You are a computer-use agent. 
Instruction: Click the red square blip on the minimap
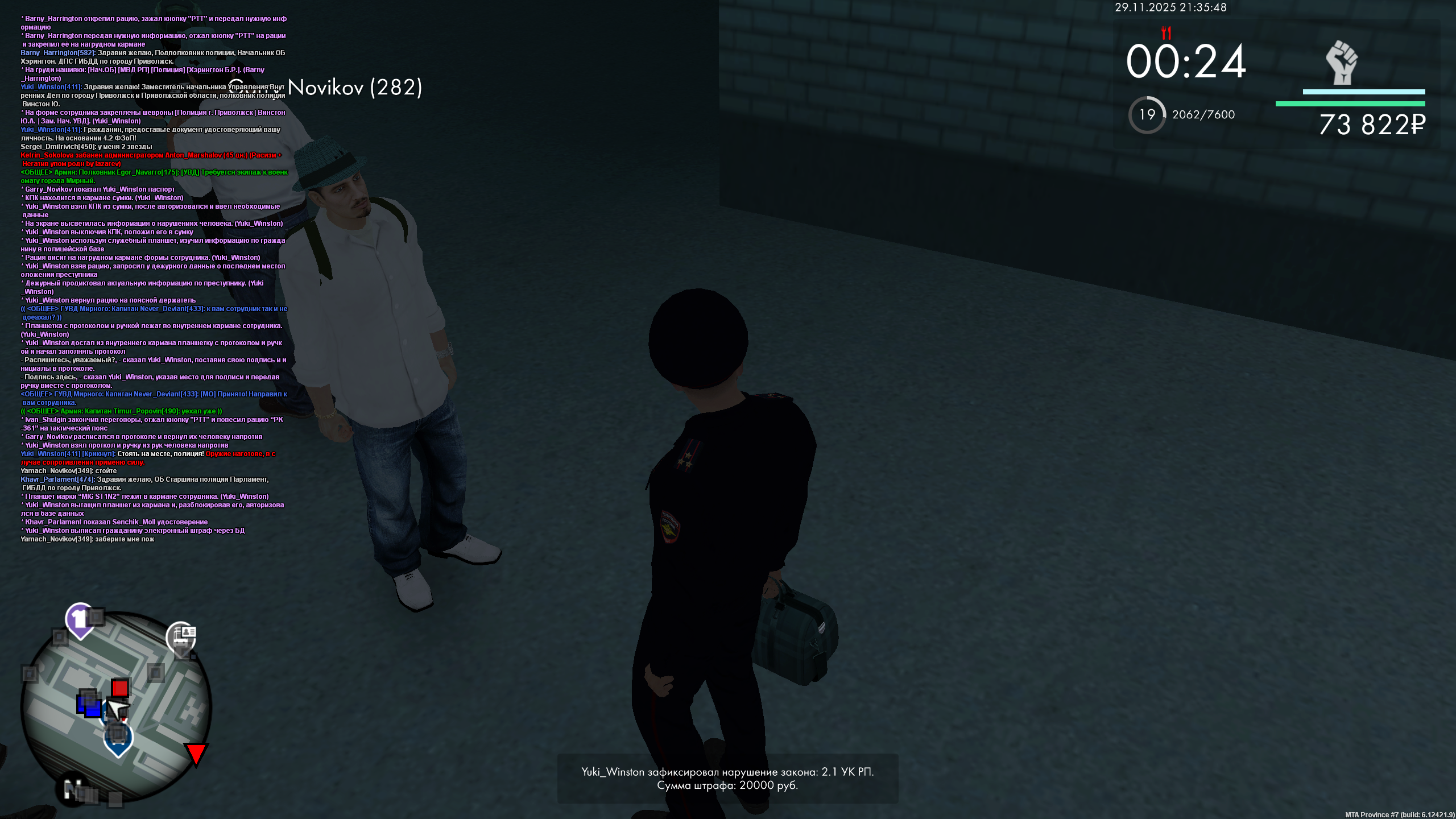coord(120,688)
